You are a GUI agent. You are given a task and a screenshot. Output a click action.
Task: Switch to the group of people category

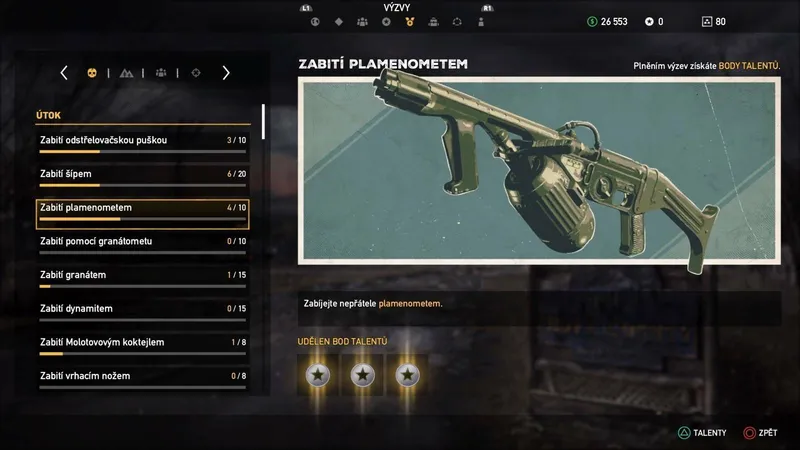coord(160,73)
